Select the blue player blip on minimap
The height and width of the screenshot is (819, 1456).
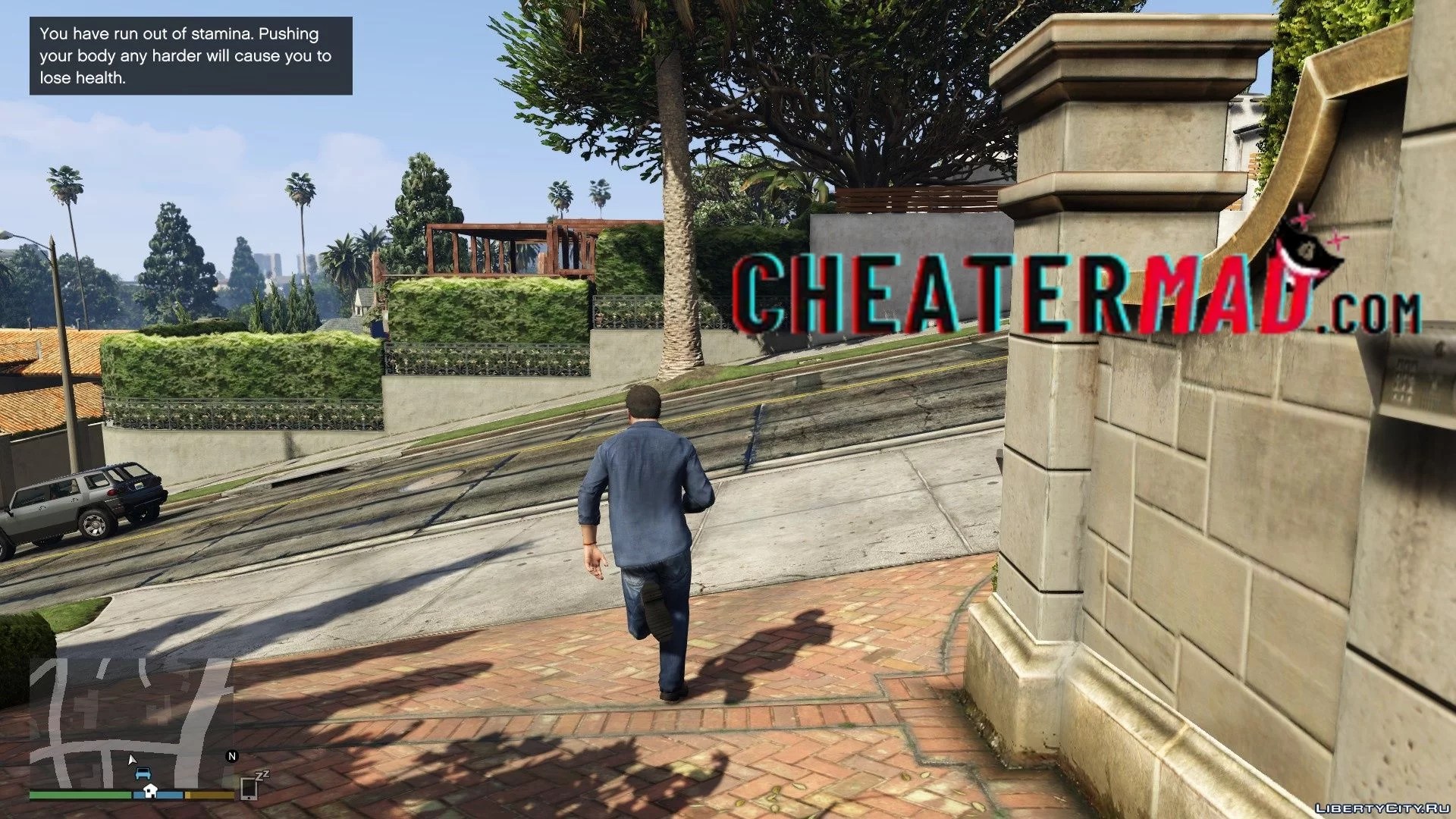[144, 773]
